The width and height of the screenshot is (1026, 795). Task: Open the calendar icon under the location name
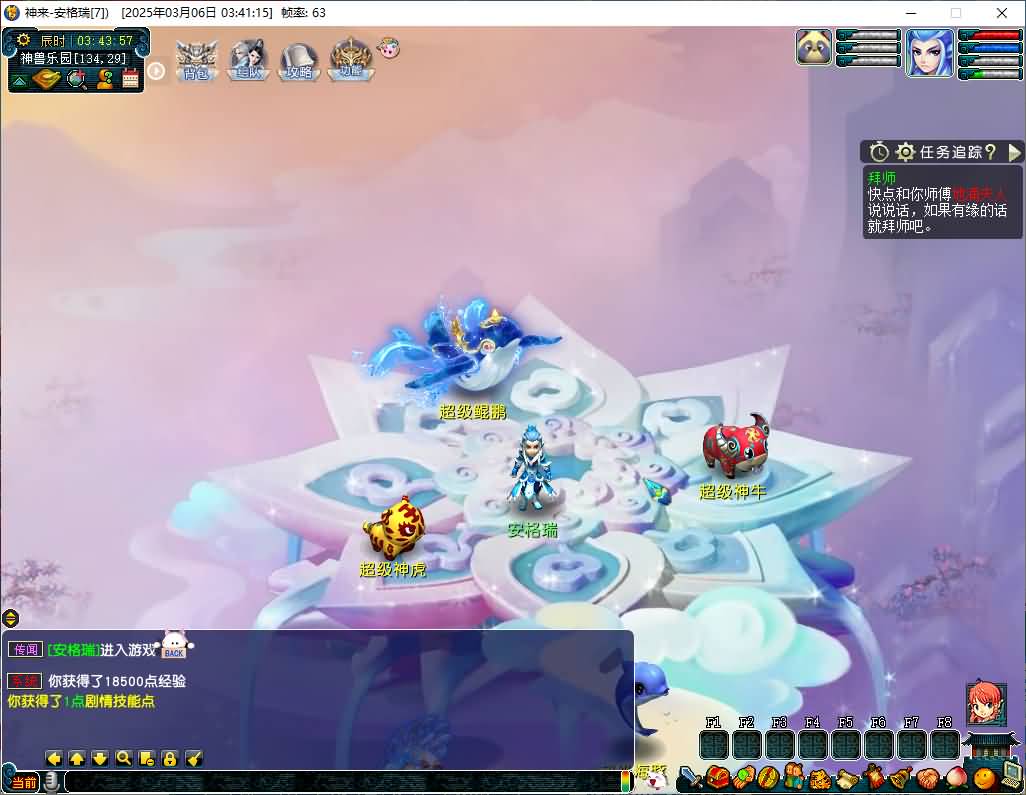131,79
